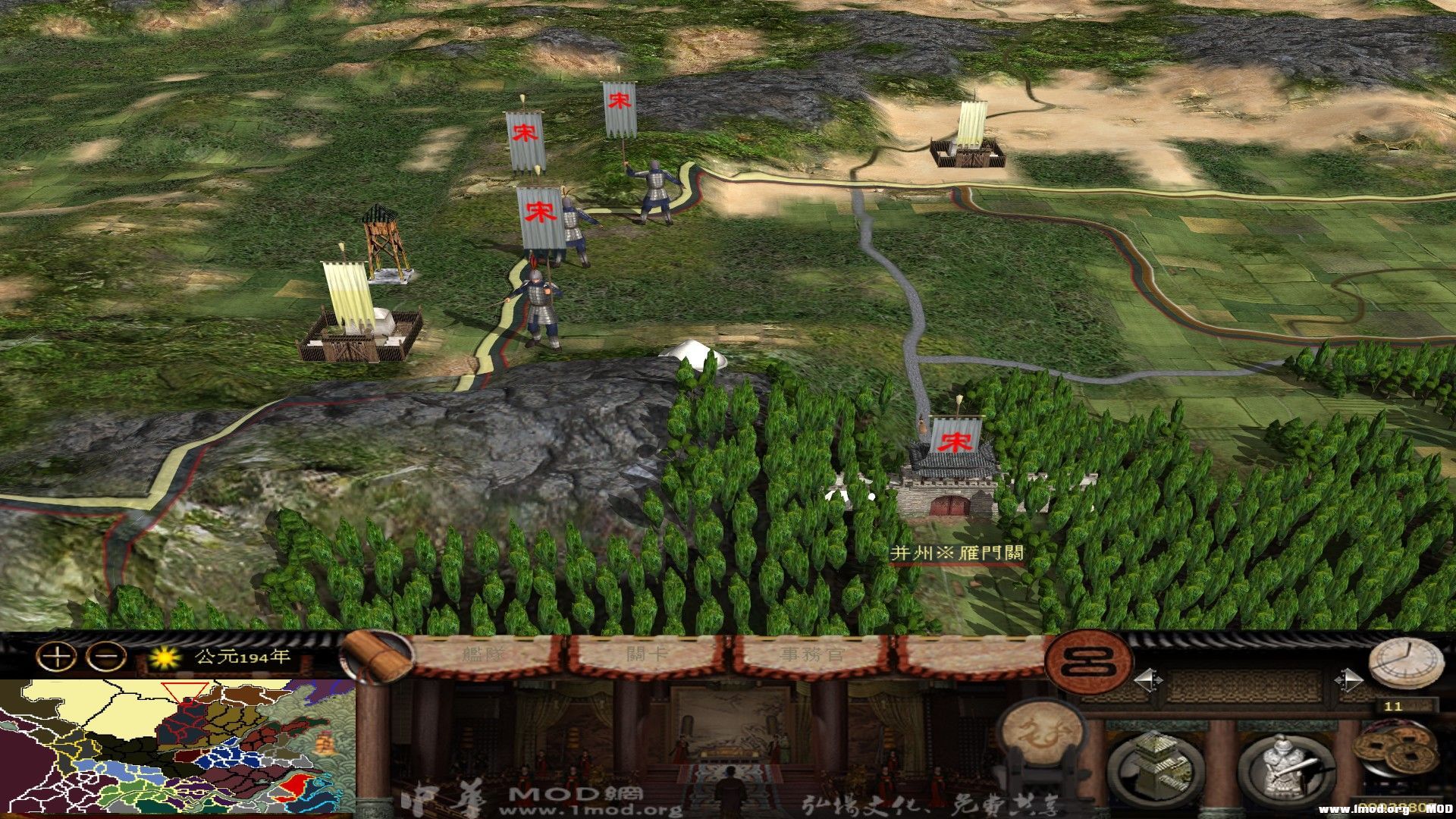Select the previous item with left arrow
The height and width of the screenshot is (819, 1456).
click(x=1147, y=680)
